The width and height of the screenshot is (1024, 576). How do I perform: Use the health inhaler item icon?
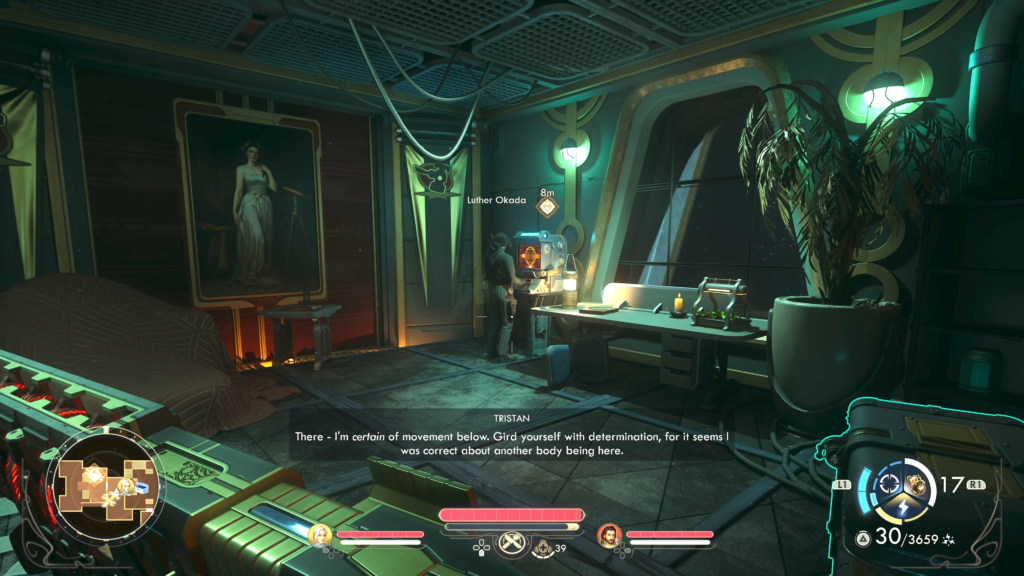(543, 547)
